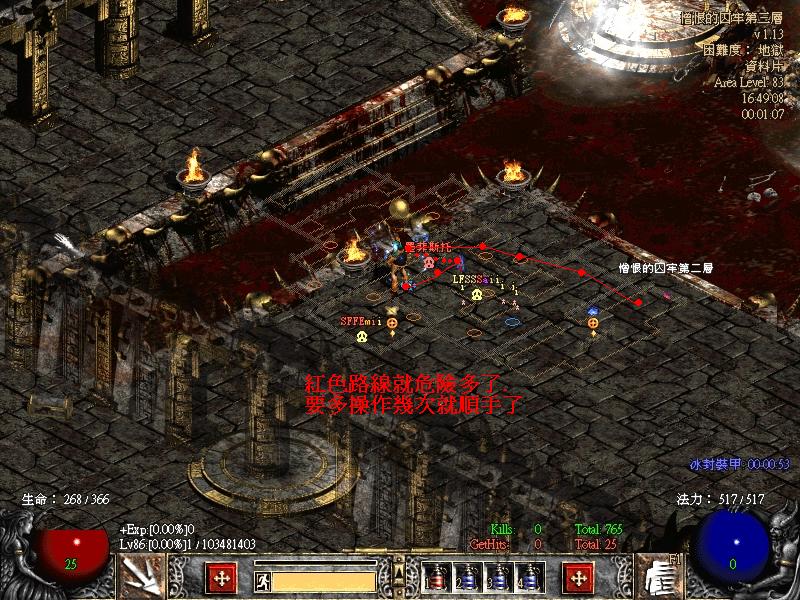This screenshot has height=600, width=800.
Task: Use the blue mana potion in belt slot 4
Action: coord(529,578)
